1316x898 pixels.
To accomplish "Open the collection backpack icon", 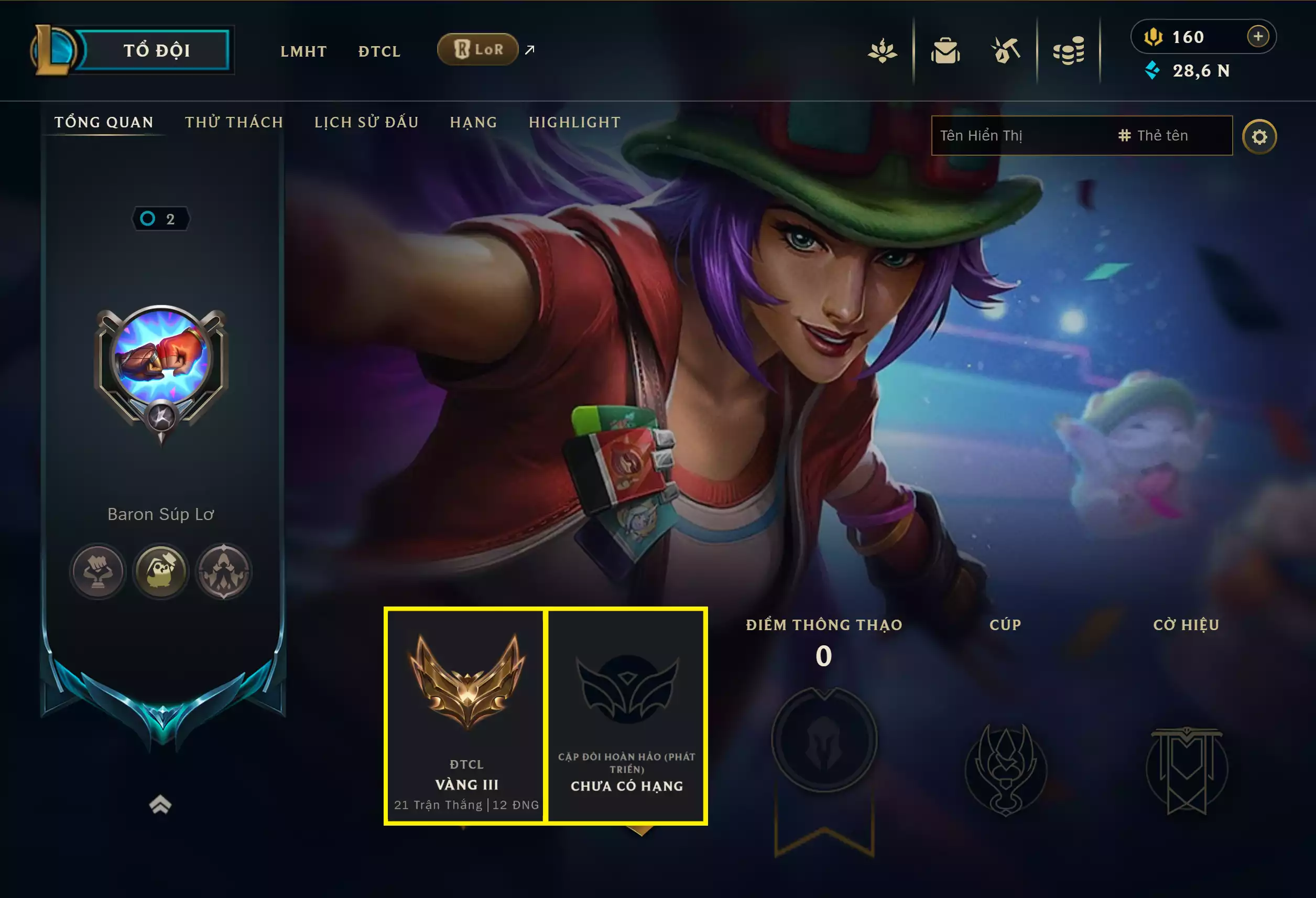I will coord(945,51).
